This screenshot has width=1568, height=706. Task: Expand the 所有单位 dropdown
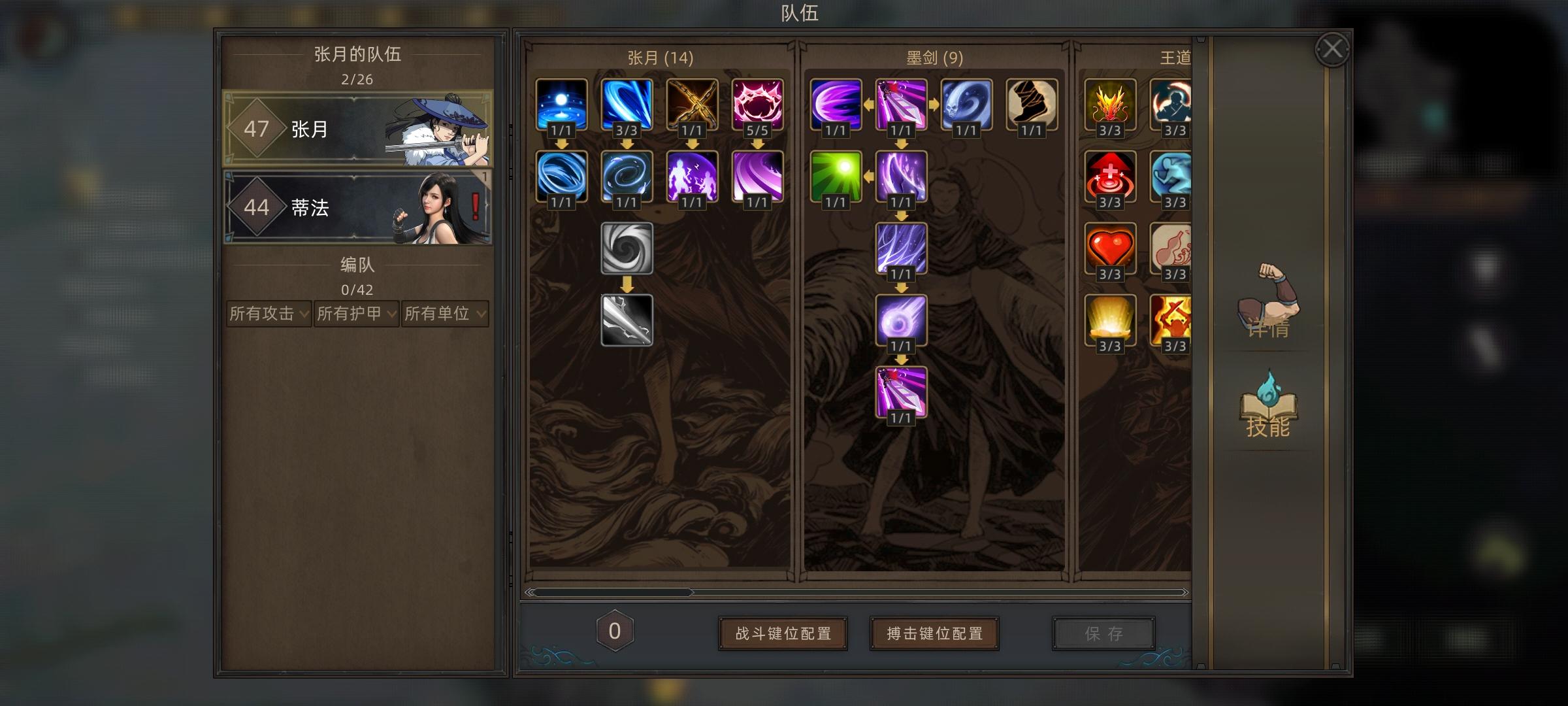click(x=445, y=314)
